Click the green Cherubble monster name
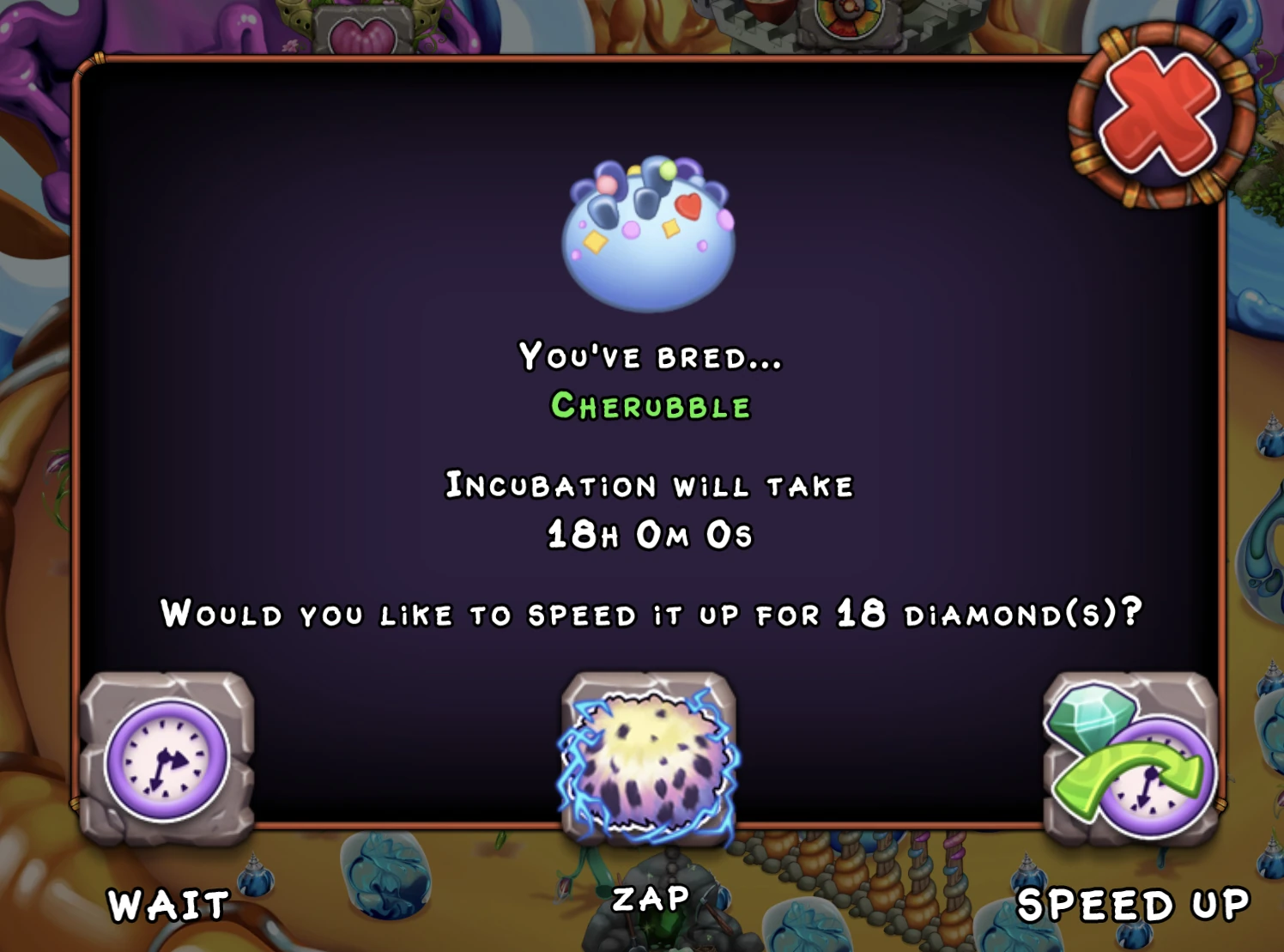 [x=652, y=407]
